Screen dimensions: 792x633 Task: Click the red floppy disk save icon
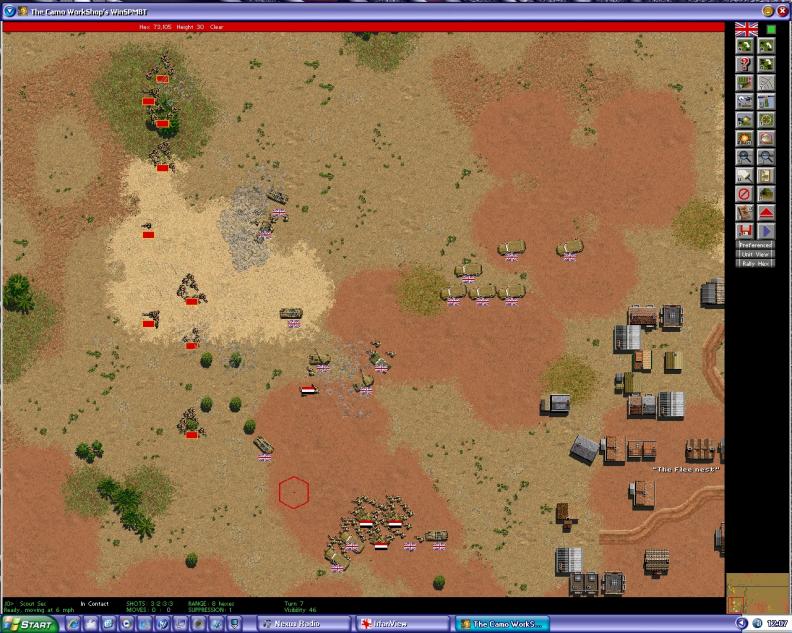[744, 230]
